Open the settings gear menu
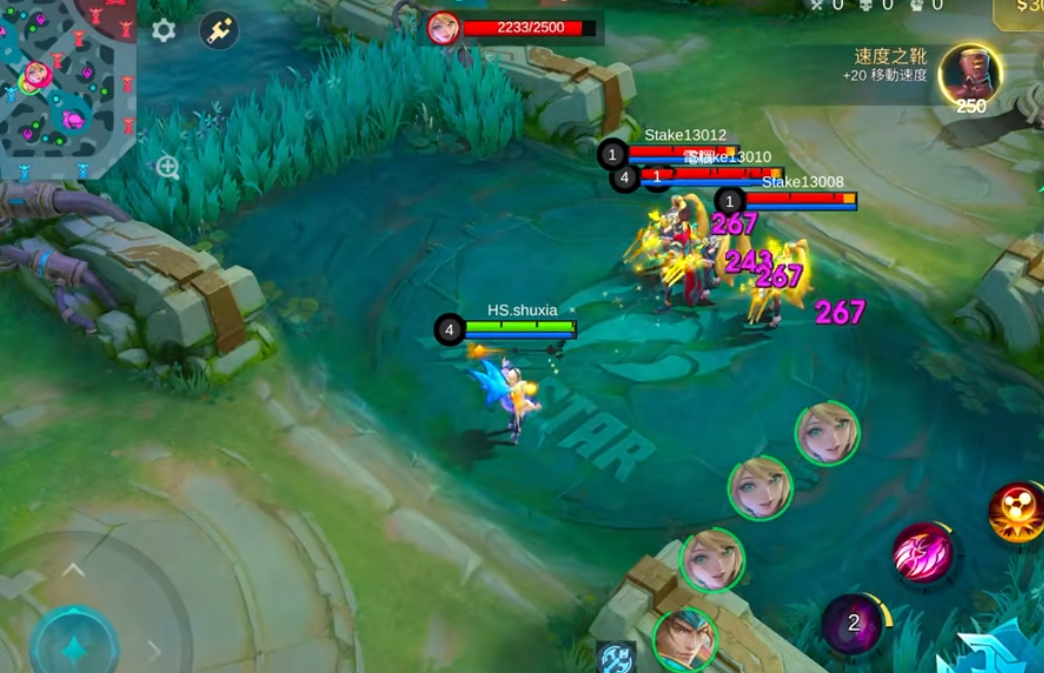This screenshot has width=1044, height=673. pos(163,31)
